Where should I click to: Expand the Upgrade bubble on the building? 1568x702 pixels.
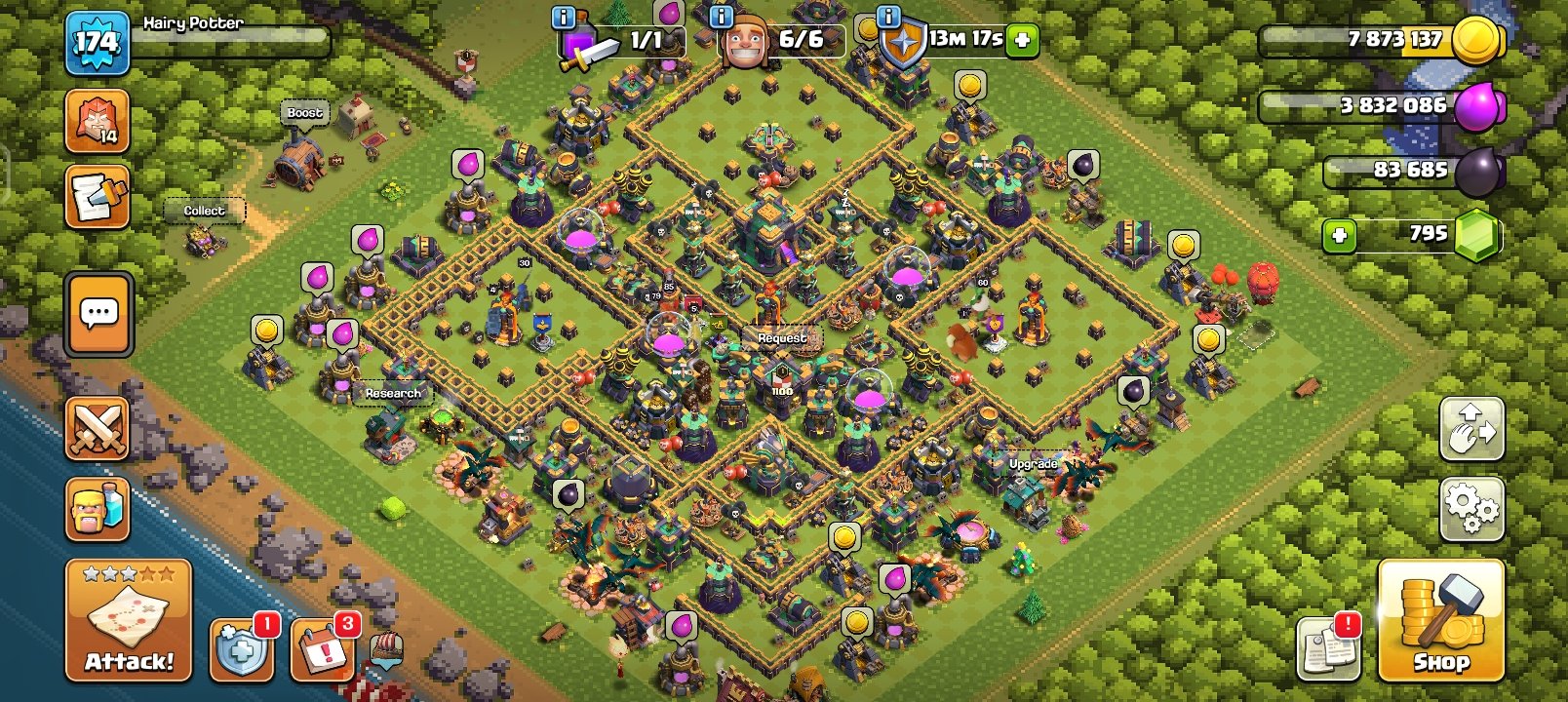[1034, 465]
